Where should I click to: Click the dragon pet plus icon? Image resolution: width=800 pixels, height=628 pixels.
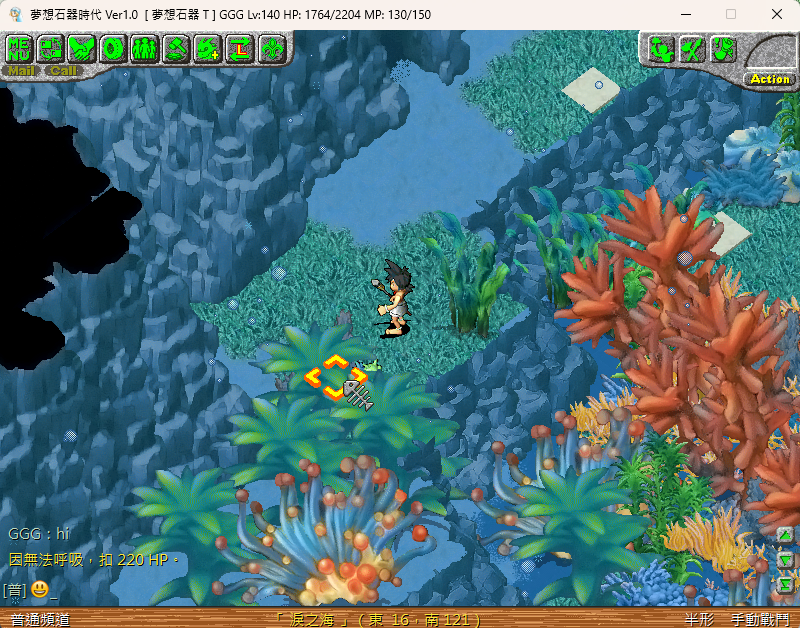[208, 47]
